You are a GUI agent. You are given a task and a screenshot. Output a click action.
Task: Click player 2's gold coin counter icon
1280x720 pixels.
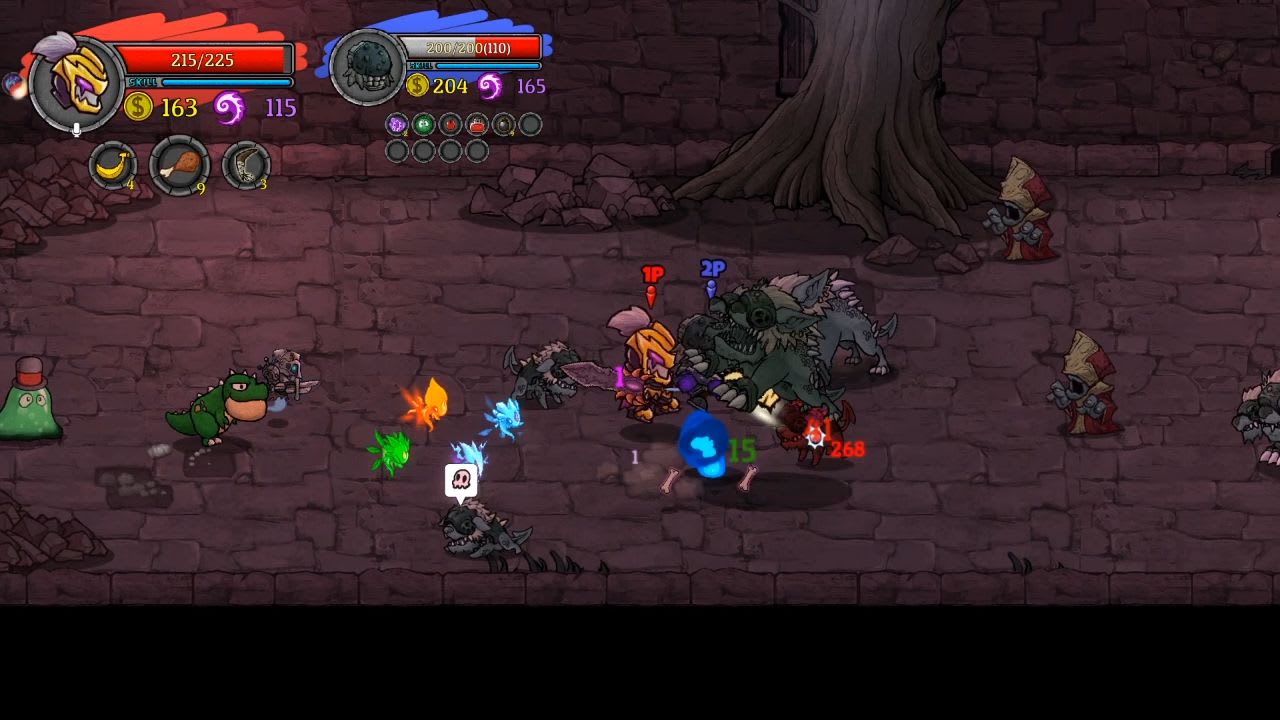pyautogui.click(x=420, y=86)
